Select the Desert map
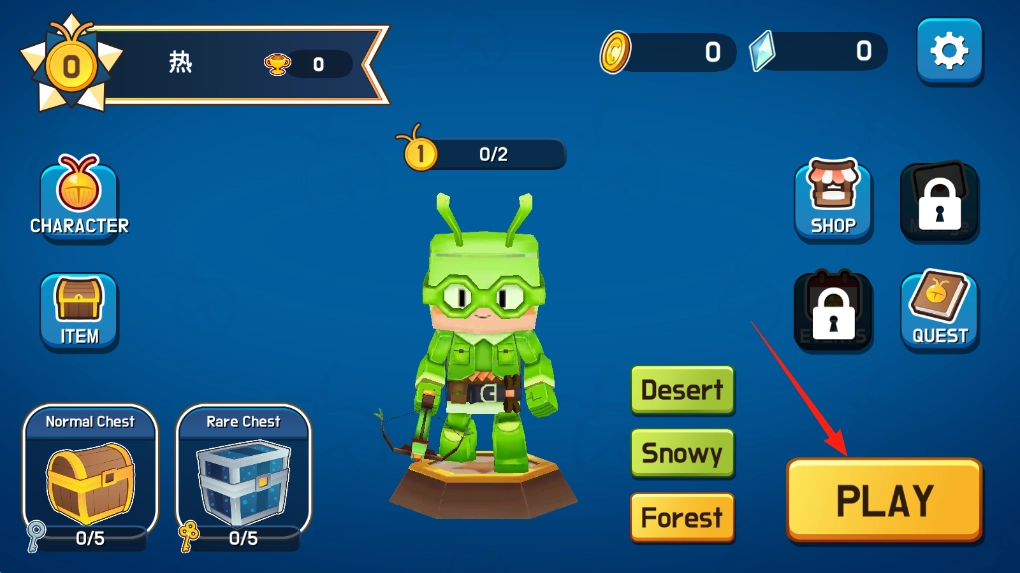This screenshot has height=573, width=1020. [x=682, y=390]
